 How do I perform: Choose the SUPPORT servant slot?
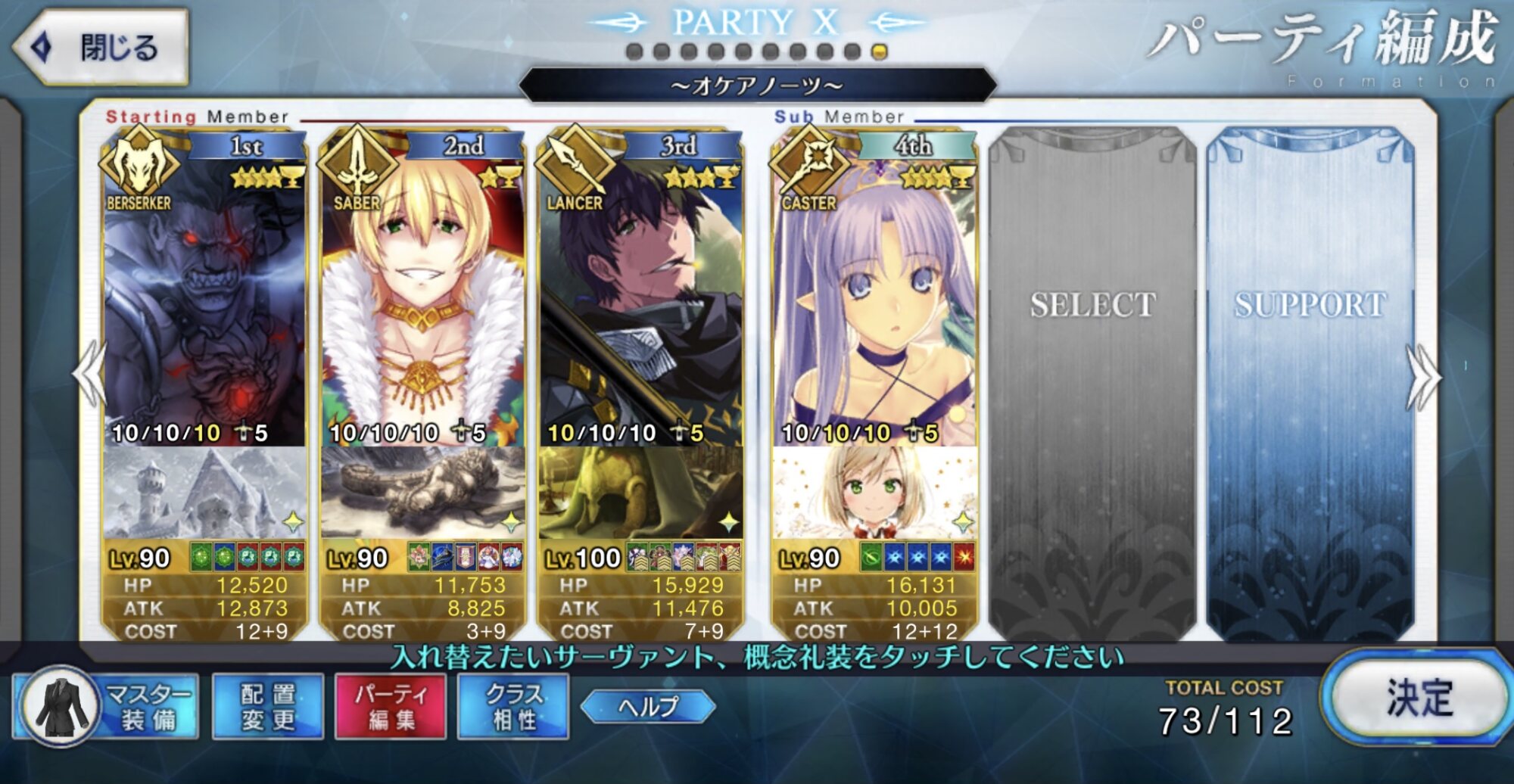coord(1310,378)
